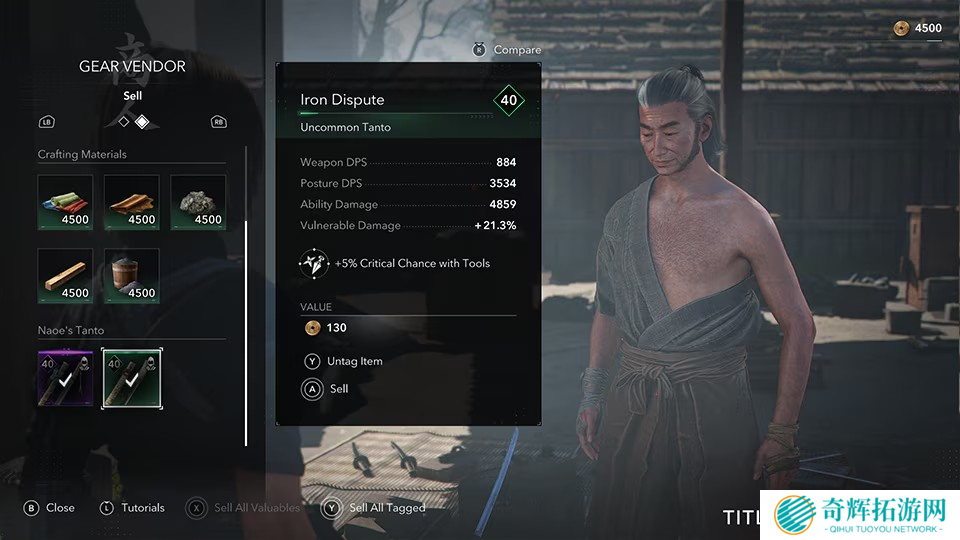
Task: Select the leather strips crafting material
Action: point(131,202)
